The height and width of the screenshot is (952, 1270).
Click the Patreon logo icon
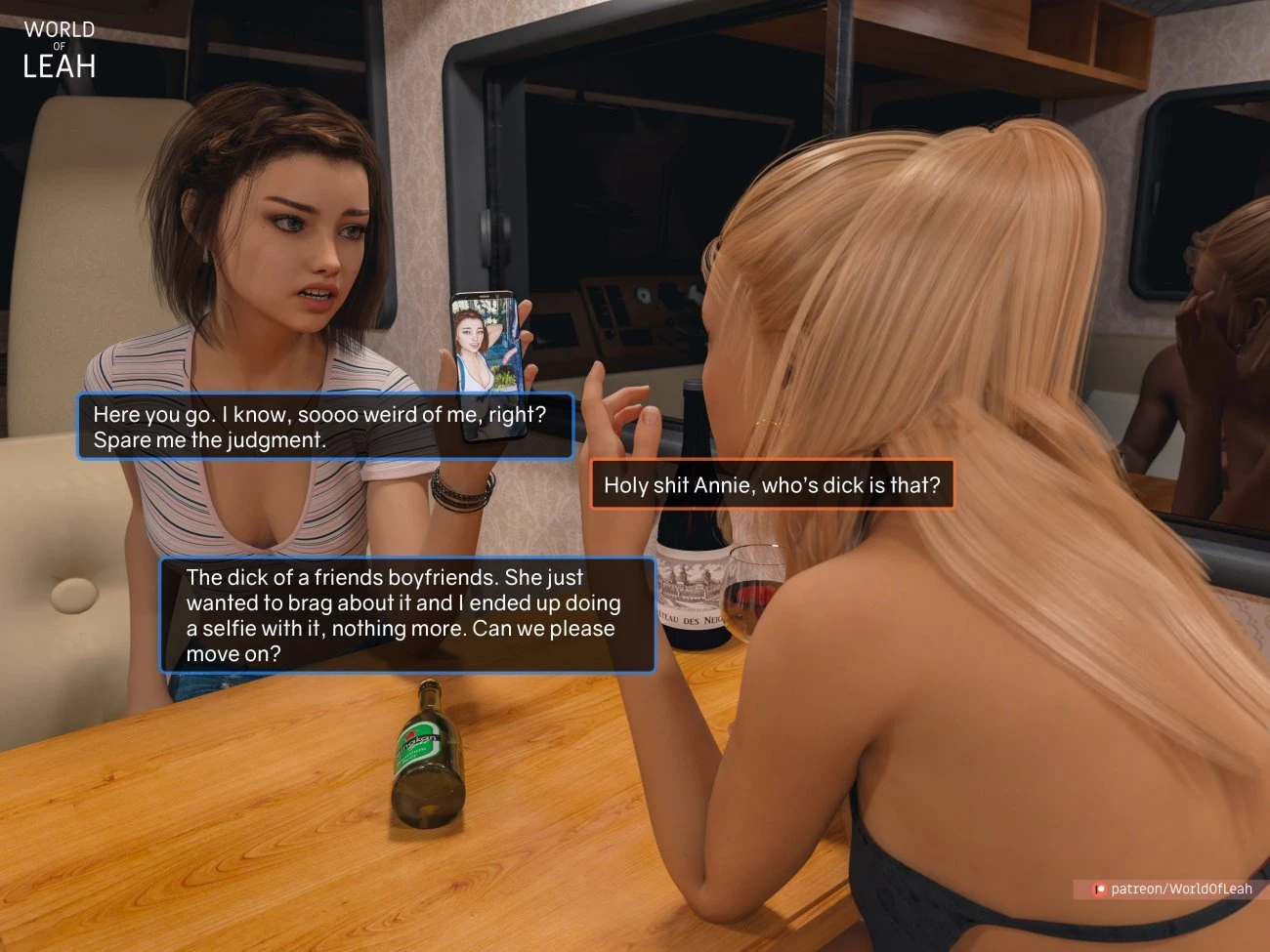click(x=1098, y=889)
